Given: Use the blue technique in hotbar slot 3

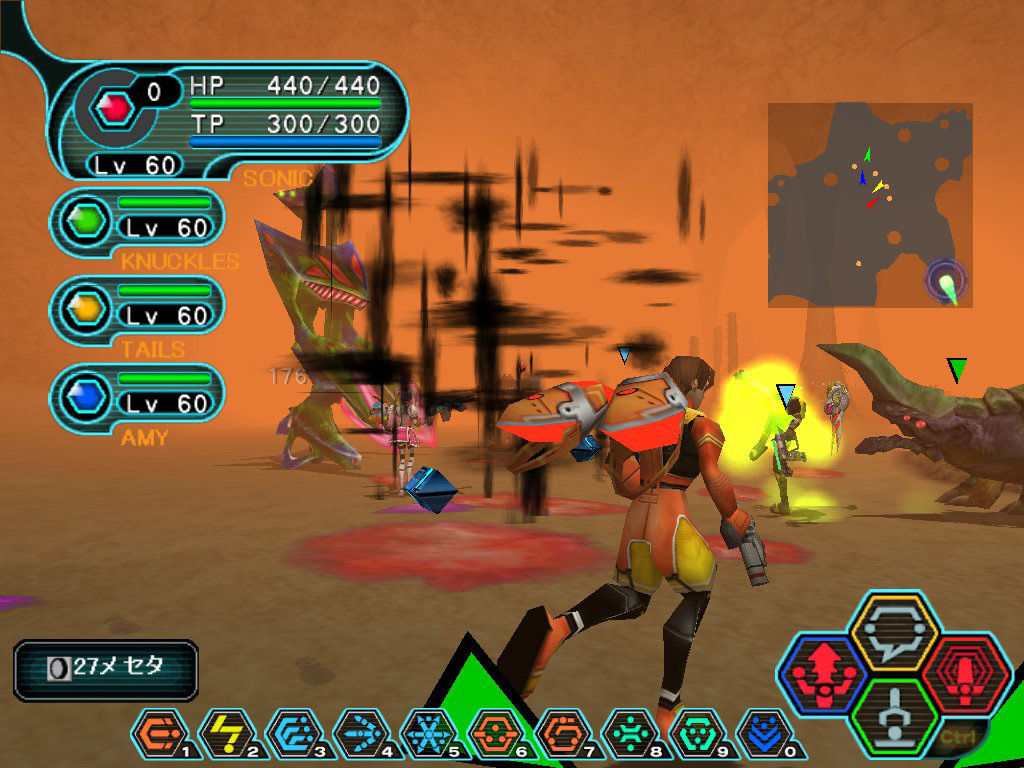Looking at the screenshot, I should [290, 734].
